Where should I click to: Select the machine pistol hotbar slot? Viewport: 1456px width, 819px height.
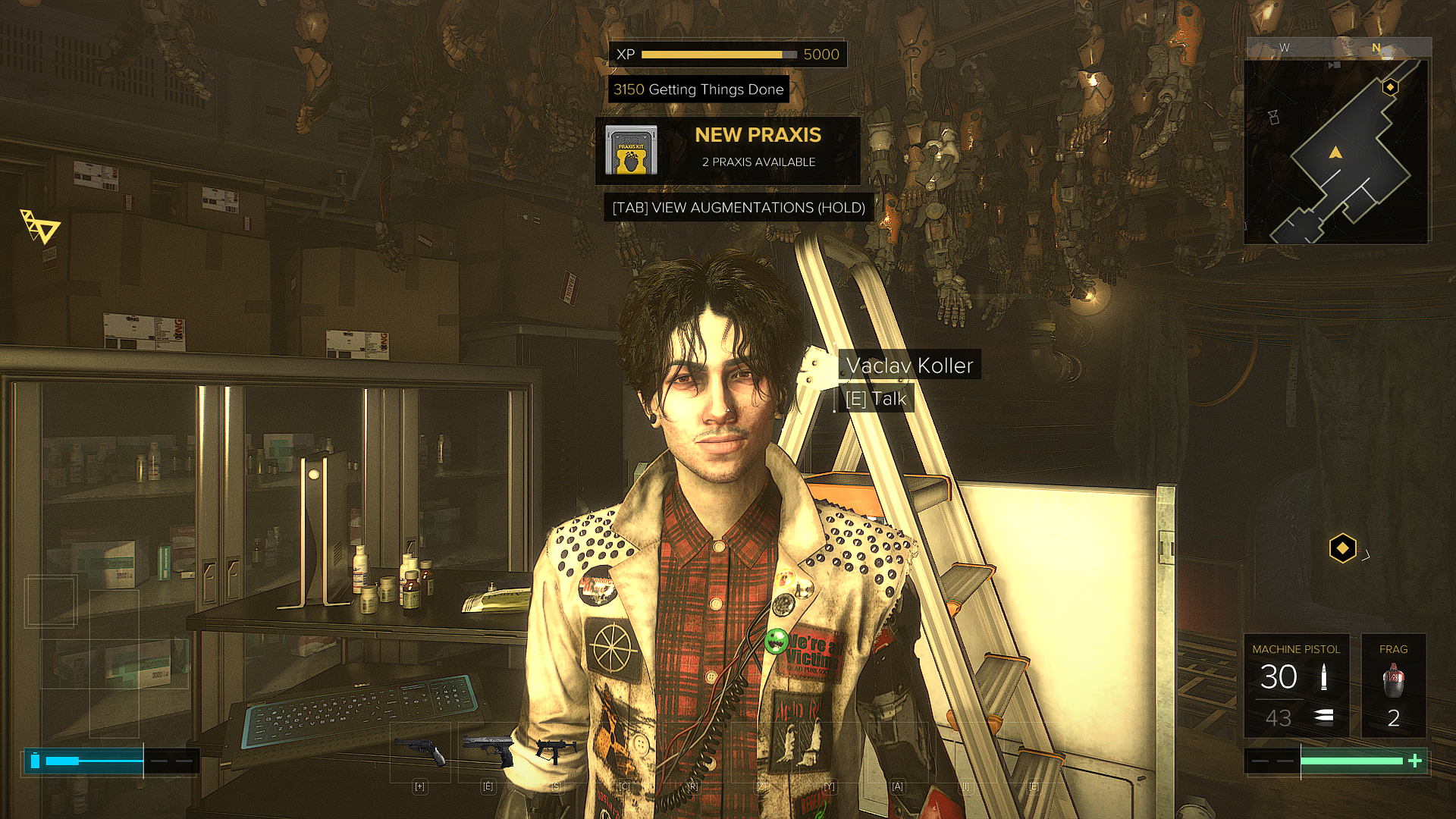[x=556, y=750]
